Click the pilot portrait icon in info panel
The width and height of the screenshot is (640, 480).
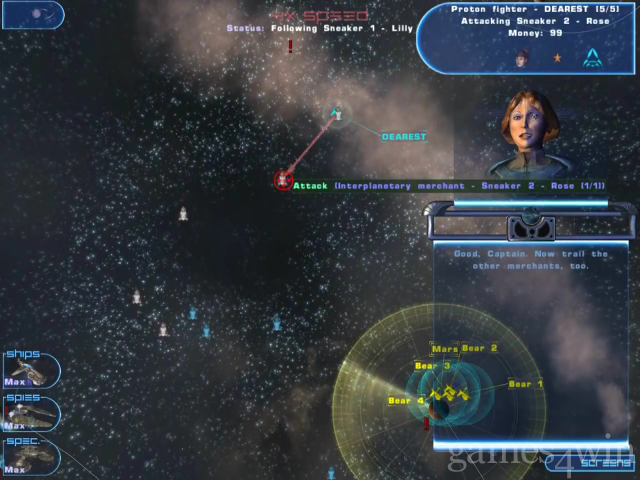(x=521, y=58)
